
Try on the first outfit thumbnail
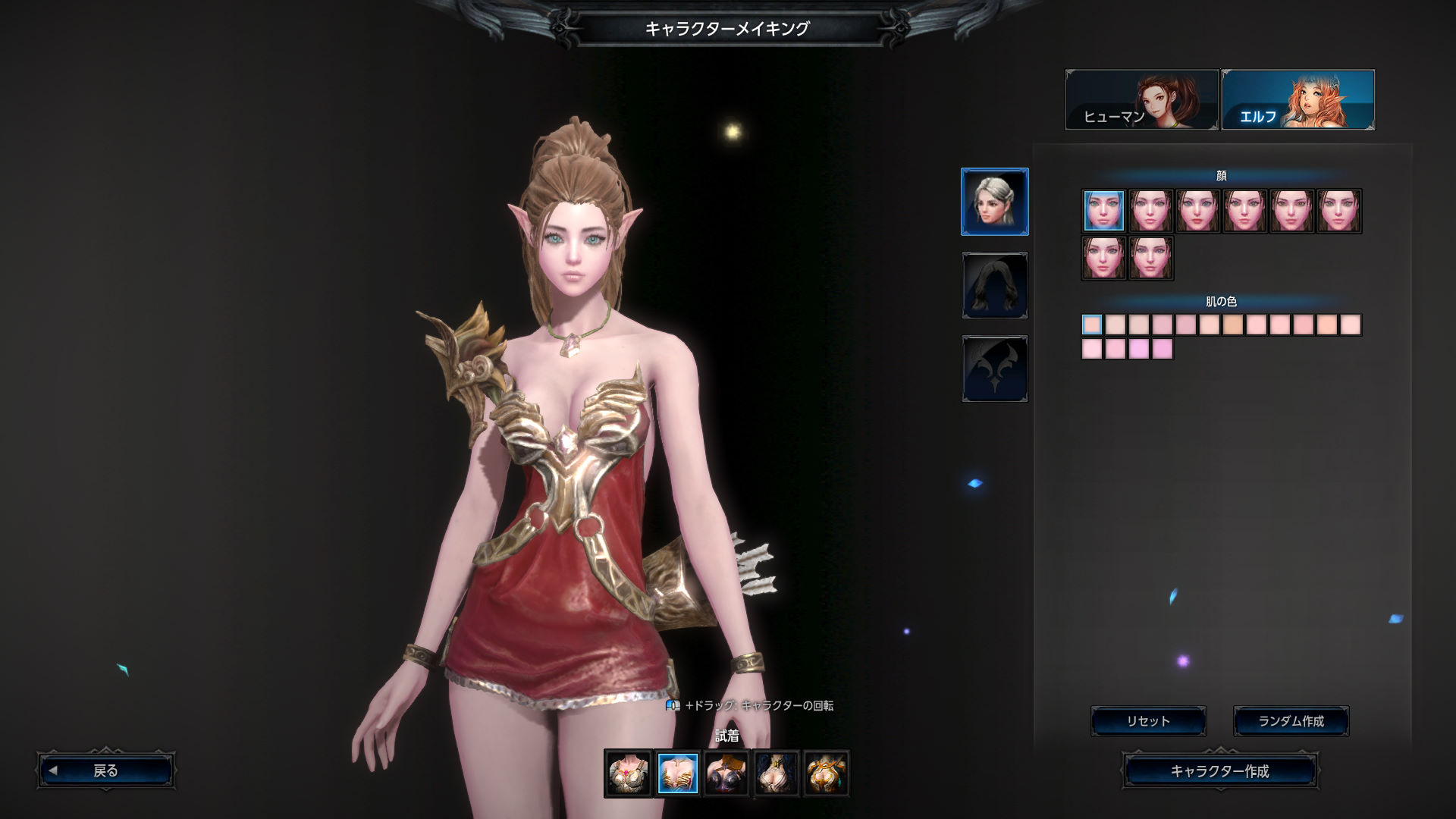(628, 773)
